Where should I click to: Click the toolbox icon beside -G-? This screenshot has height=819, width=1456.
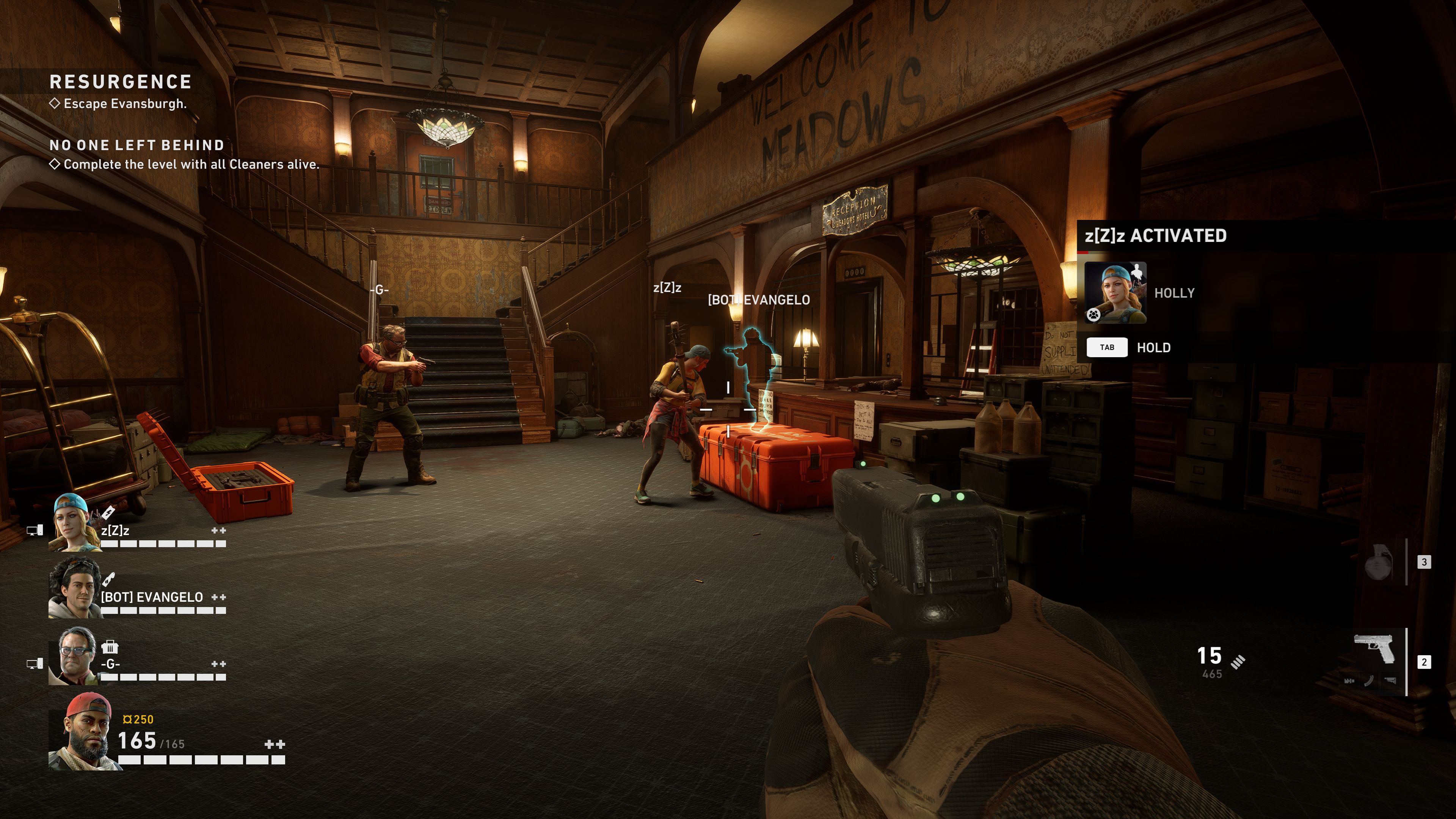pos(110,647)
